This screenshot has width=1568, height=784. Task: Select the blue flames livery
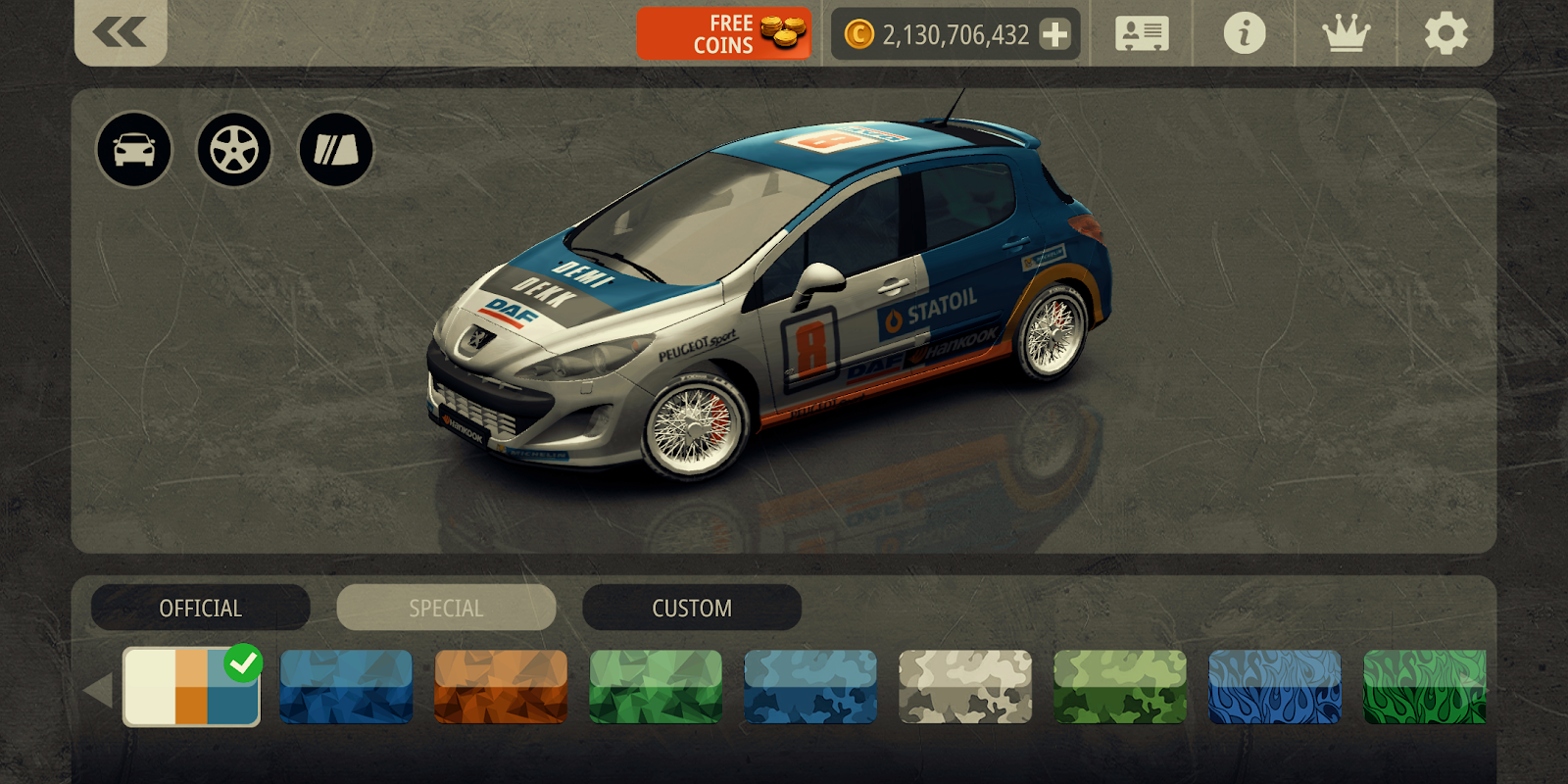tap(1275, 687)
